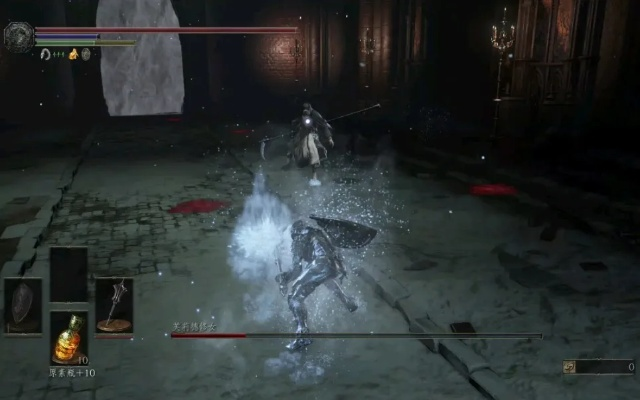Click the horseshoe-shaped status effect icon
Image resolution: width=640 pixels, height=400 pixels.
click(46, 54)
